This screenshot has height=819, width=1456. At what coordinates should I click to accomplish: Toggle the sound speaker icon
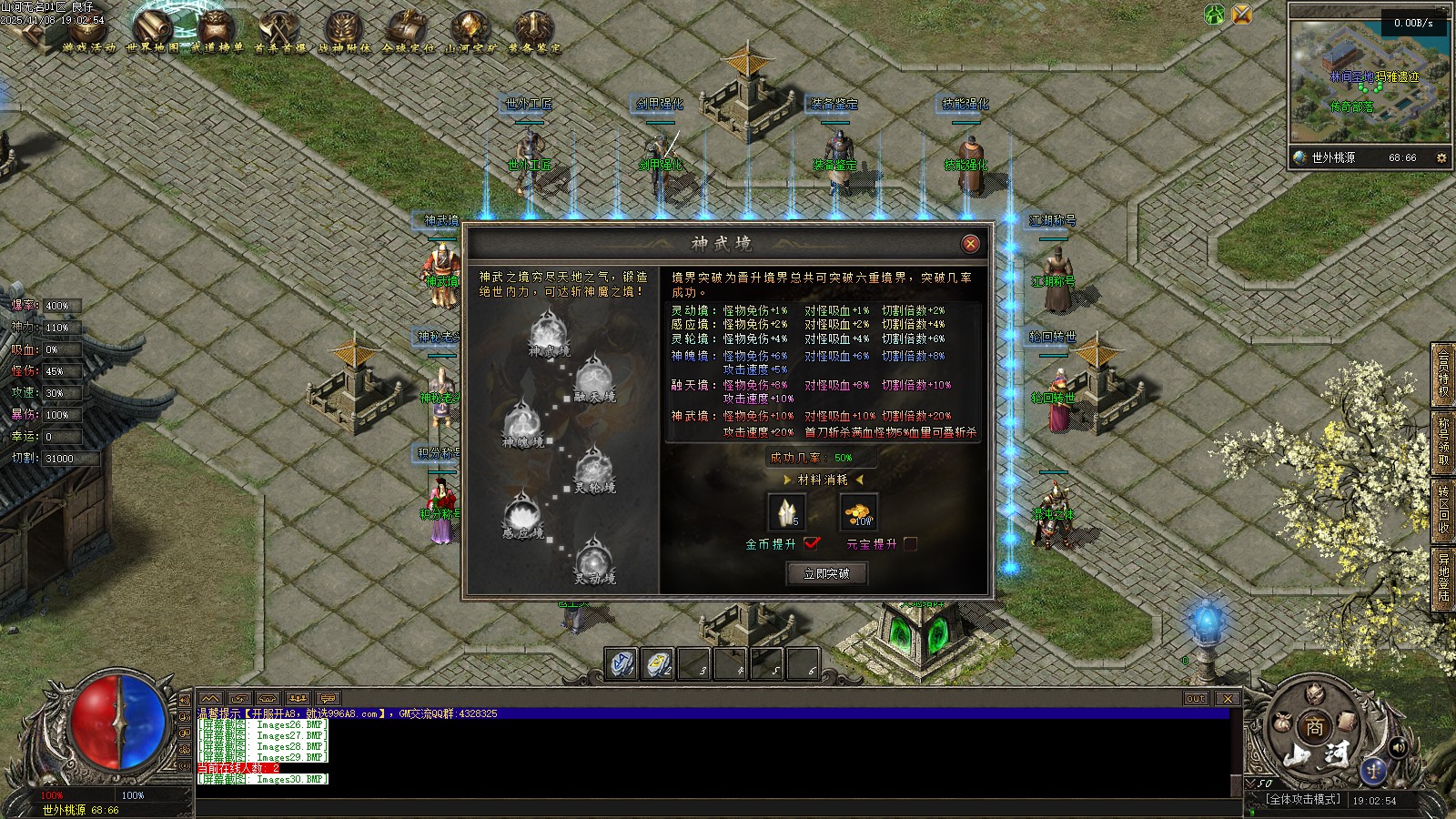pyautogui.click(x=1399, y=747)
